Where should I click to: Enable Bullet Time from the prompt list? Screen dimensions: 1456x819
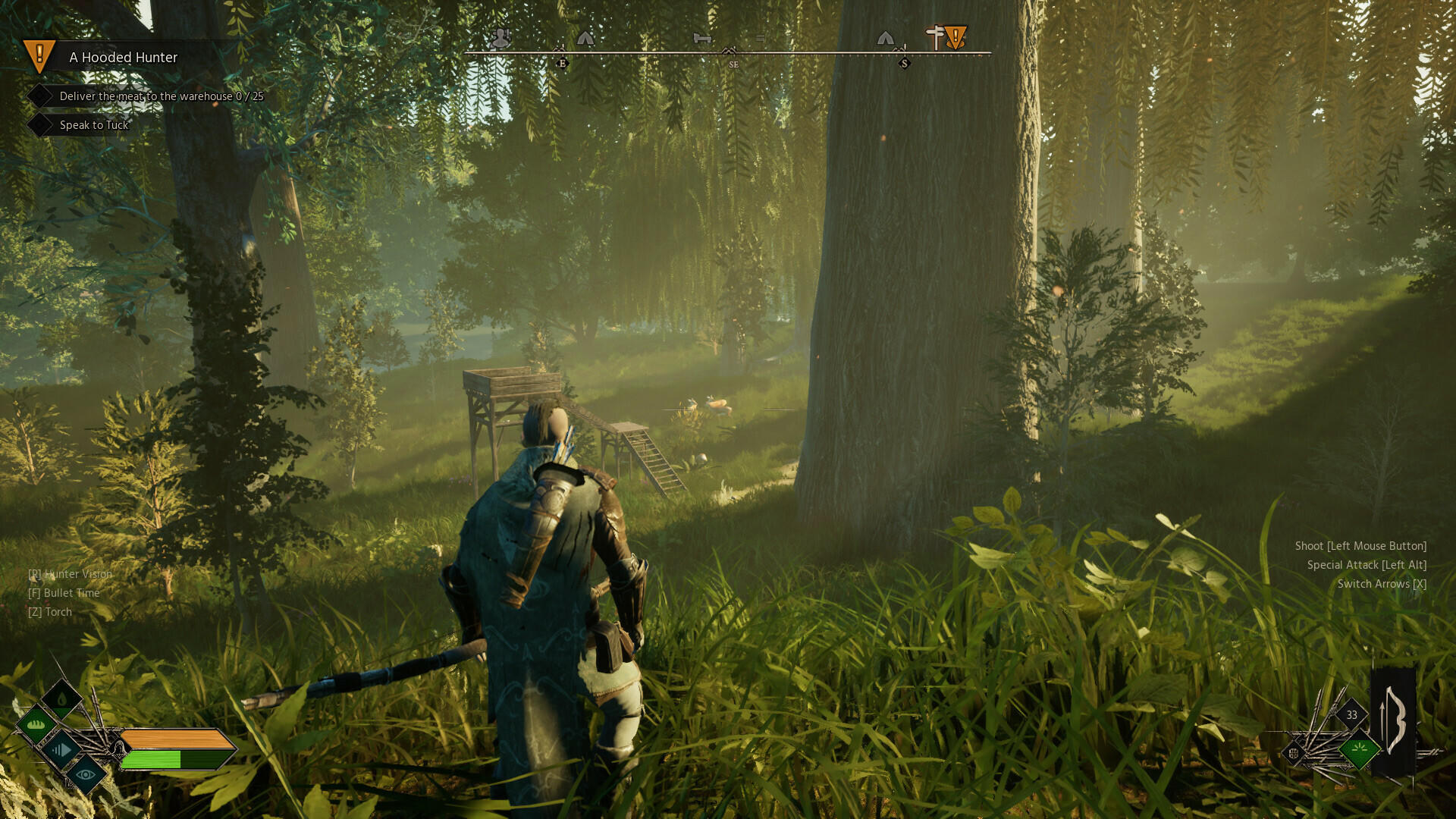64,593
